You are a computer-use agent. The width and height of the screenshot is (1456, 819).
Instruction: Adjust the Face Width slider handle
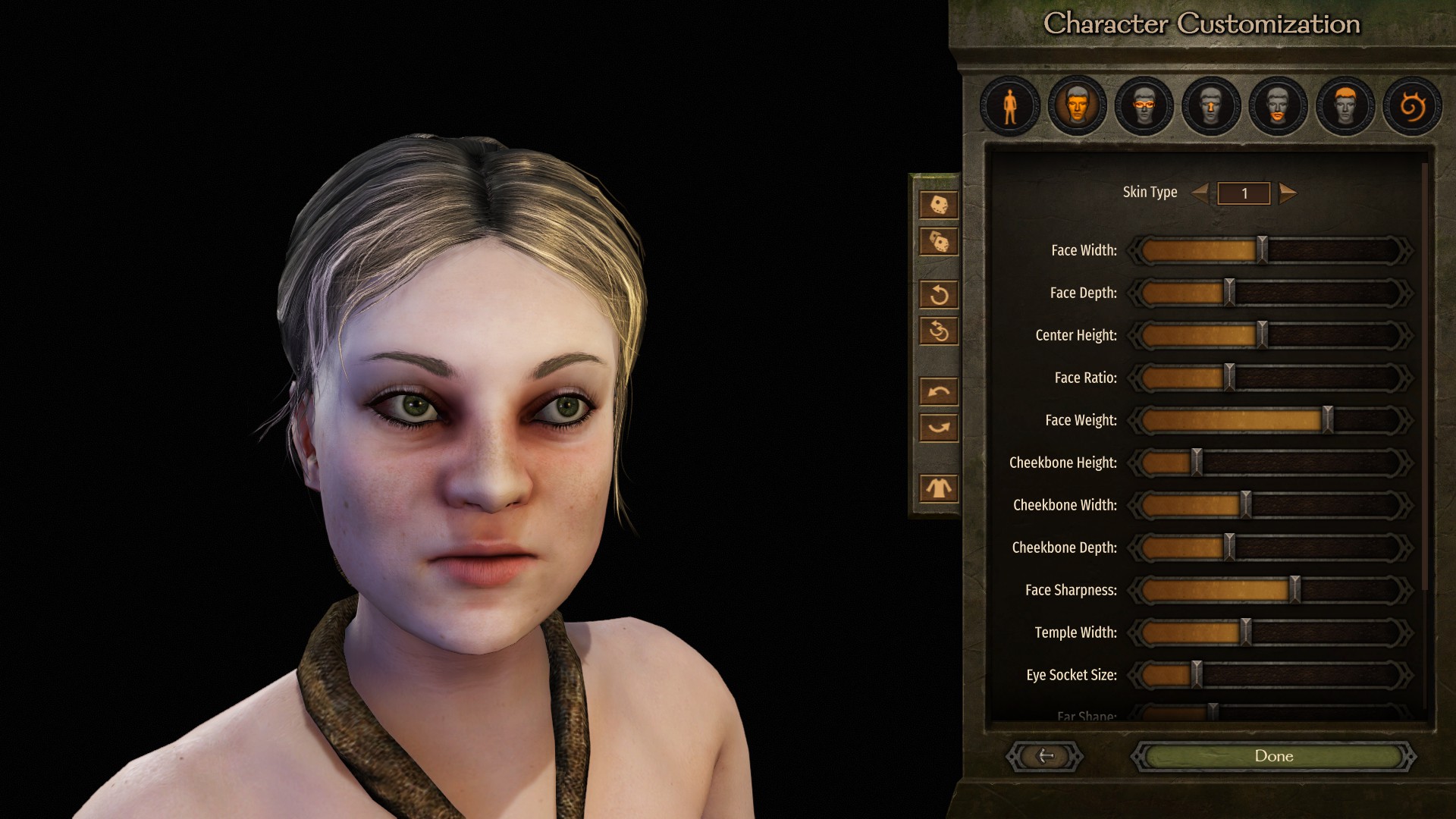1262,250
